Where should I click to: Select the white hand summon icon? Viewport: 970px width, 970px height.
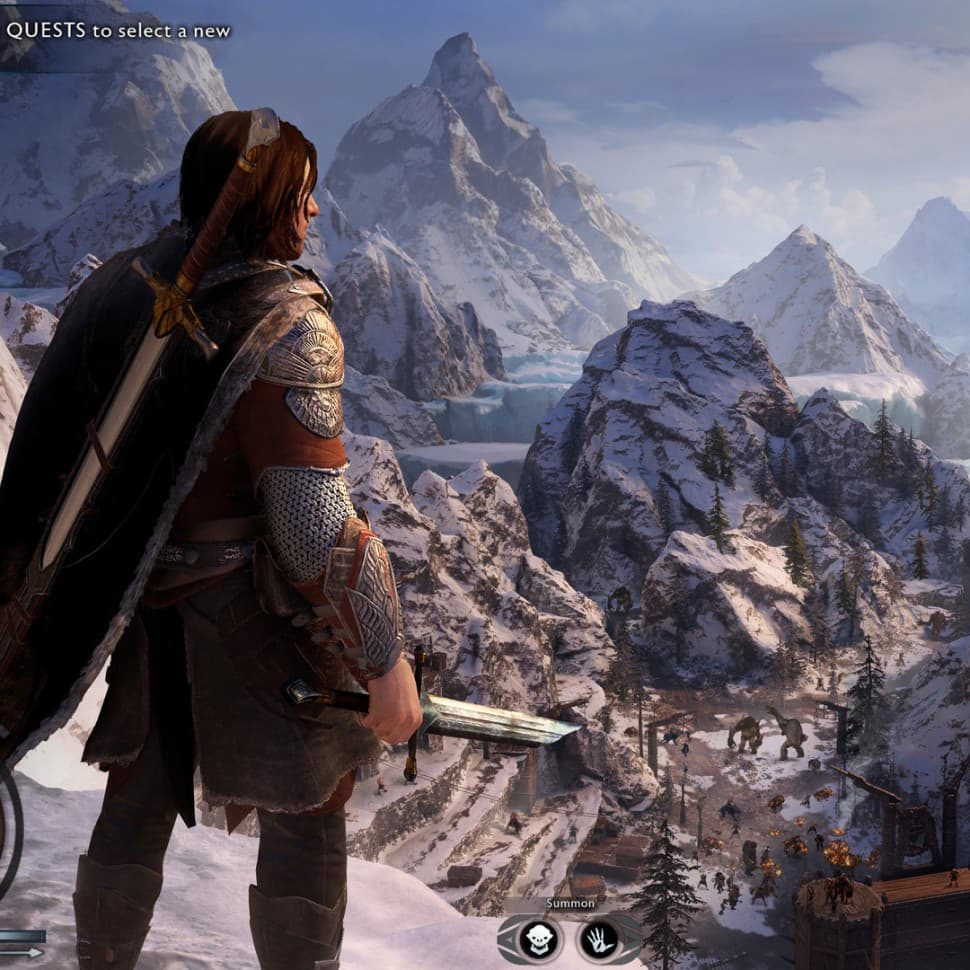coord(598,938)
